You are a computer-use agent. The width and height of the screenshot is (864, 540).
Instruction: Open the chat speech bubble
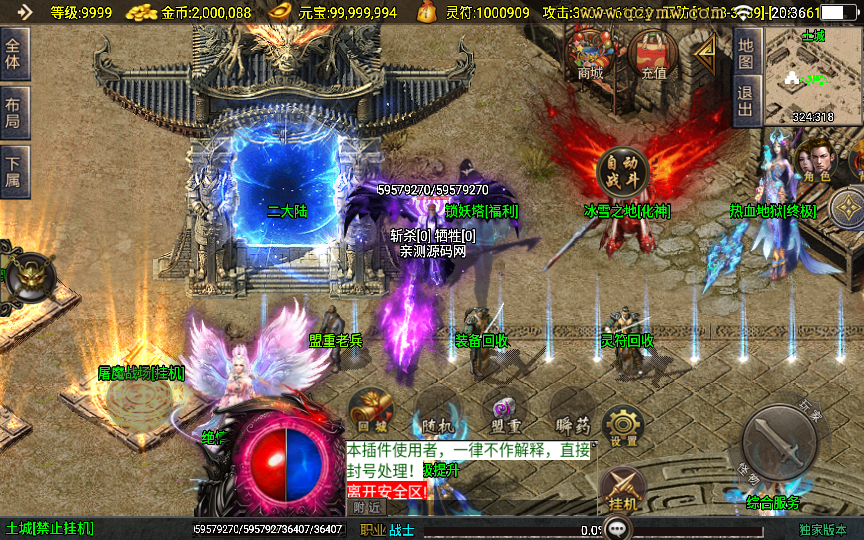[x=617, y=527]
